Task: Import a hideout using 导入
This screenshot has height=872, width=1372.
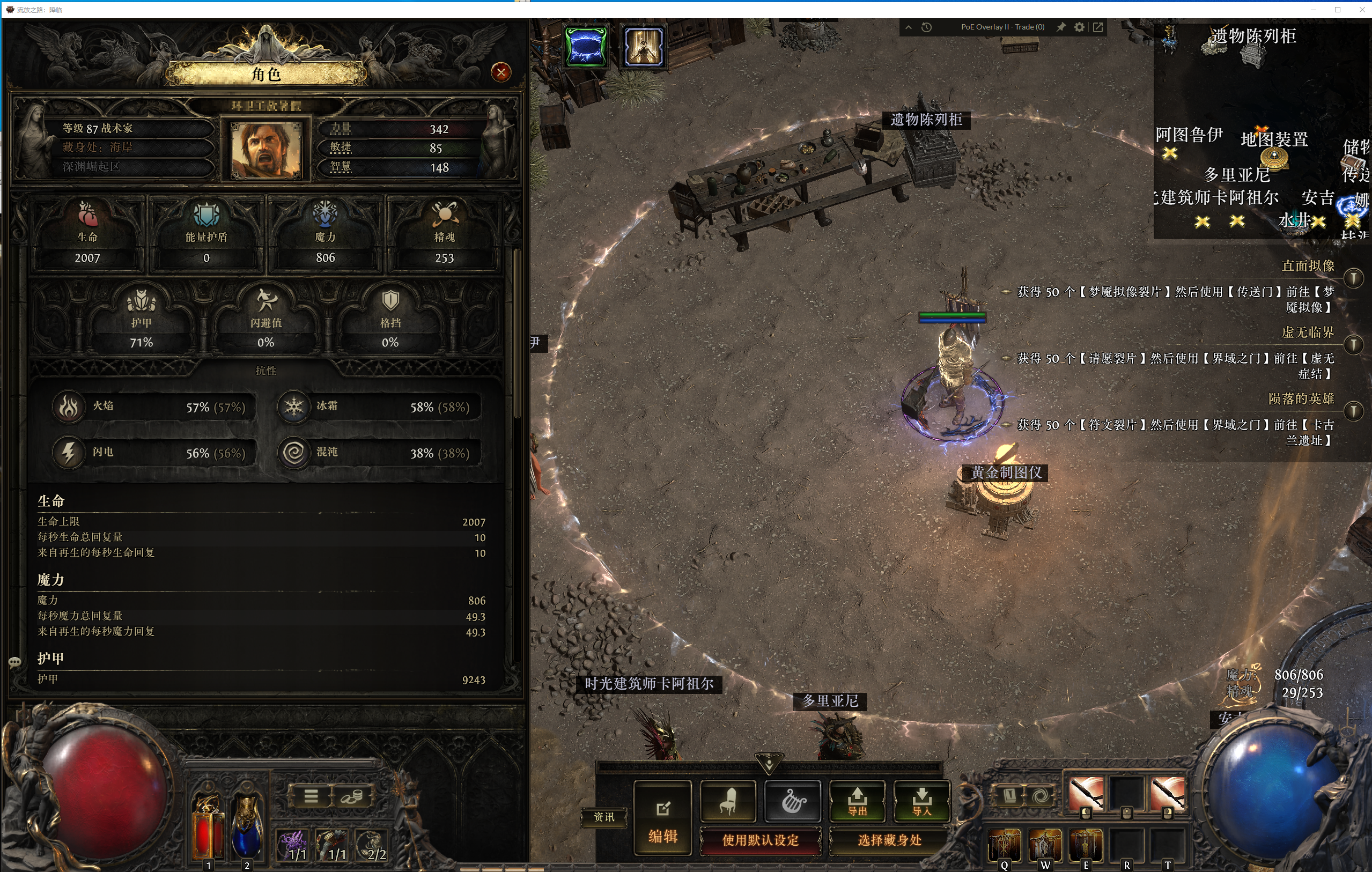Action: 921,801
